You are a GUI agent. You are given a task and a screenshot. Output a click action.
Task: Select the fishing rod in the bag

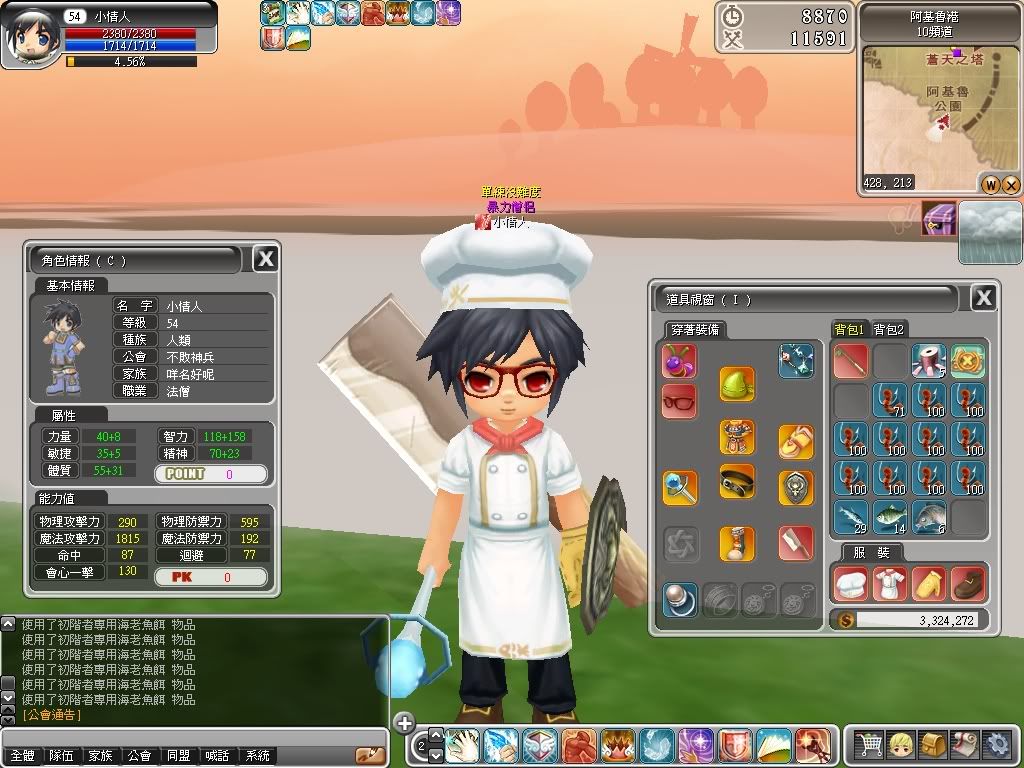pyautogui.click(x=850, y=361)
